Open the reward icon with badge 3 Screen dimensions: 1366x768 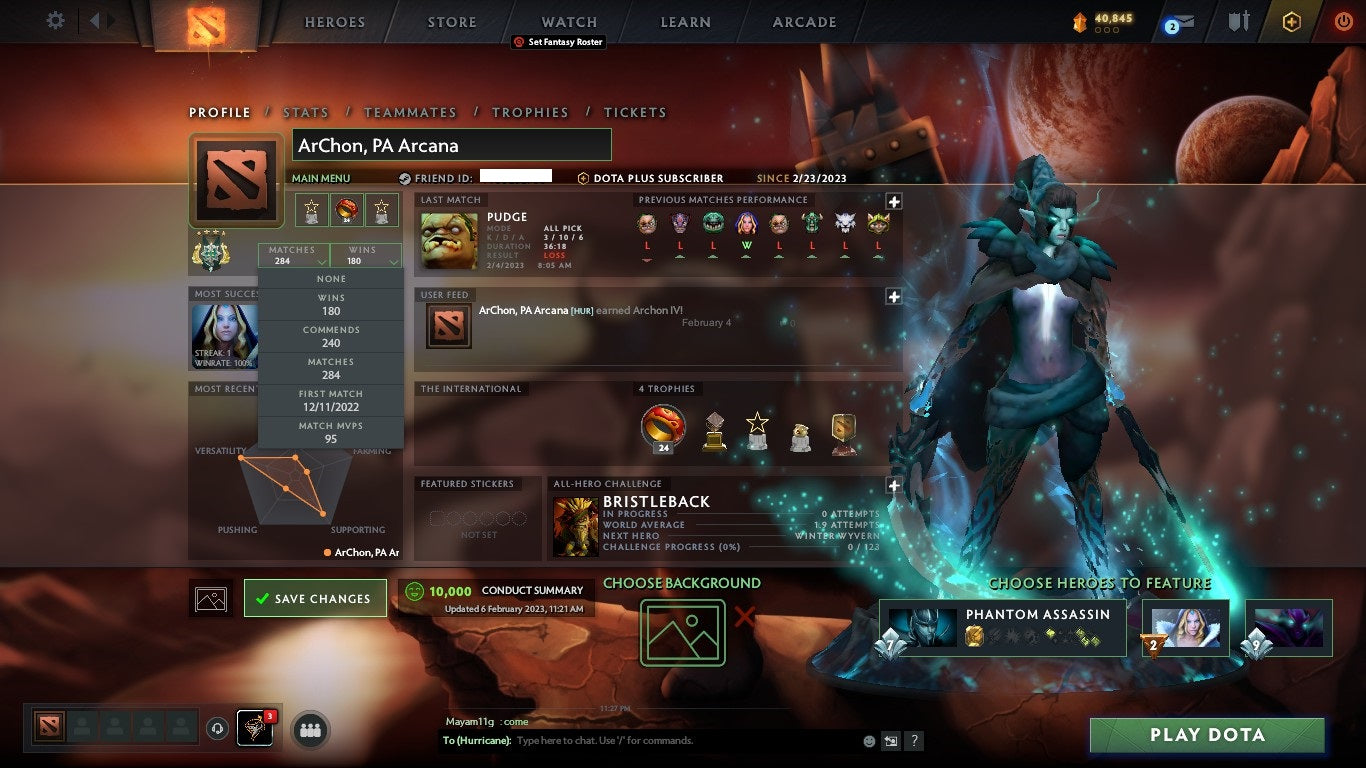coord(253,730)
